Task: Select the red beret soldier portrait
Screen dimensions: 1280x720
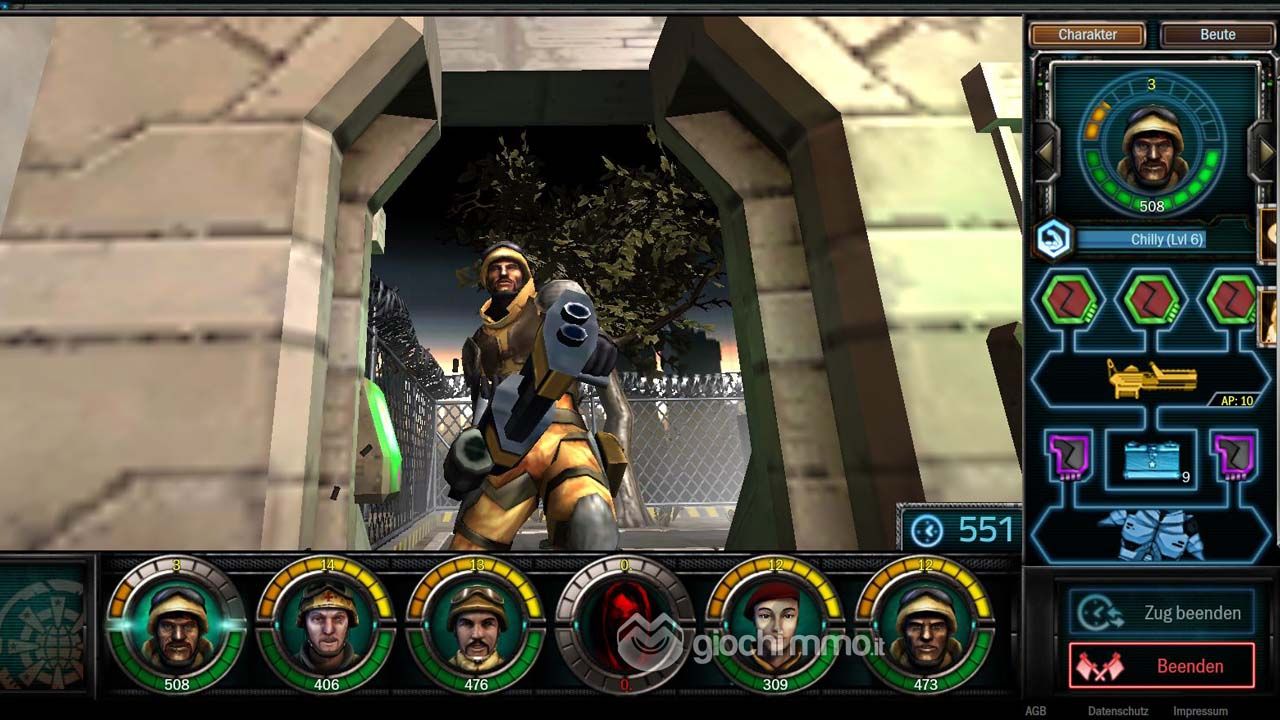Action: [x=775, y=625]
